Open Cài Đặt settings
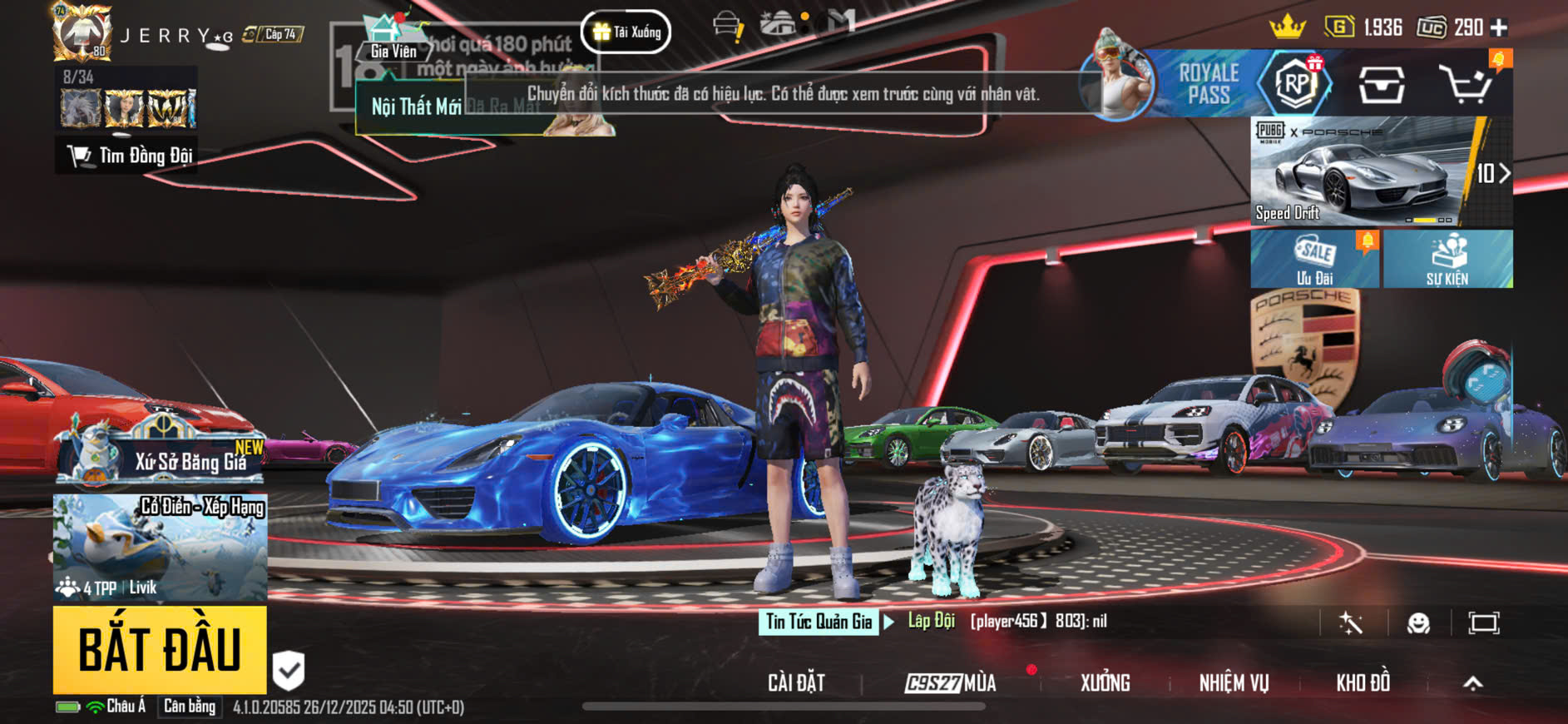The height and width of the screenshot is (724, 1568). point(796,683)
